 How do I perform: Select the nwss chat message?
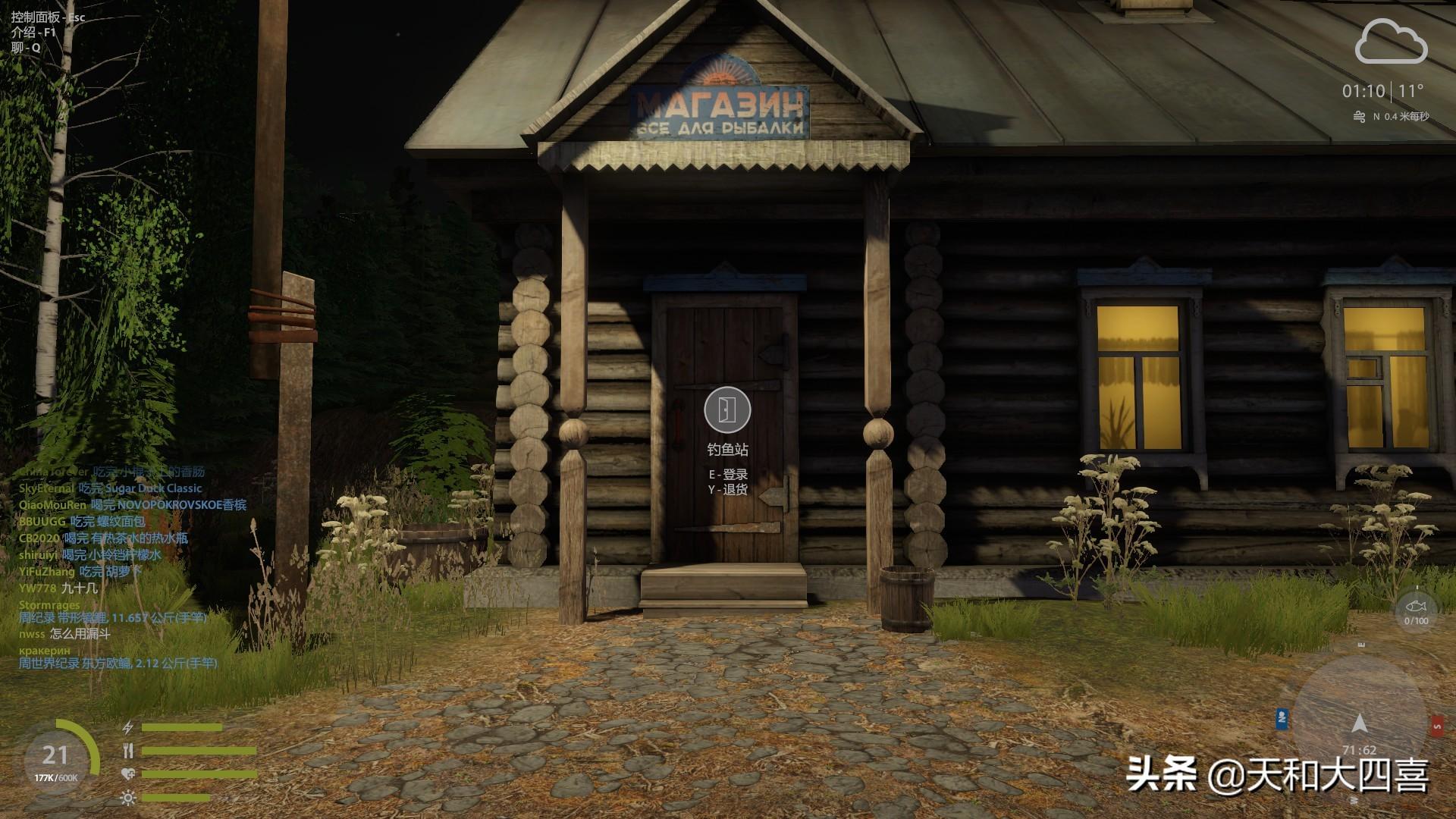click(x=64, y=634)
